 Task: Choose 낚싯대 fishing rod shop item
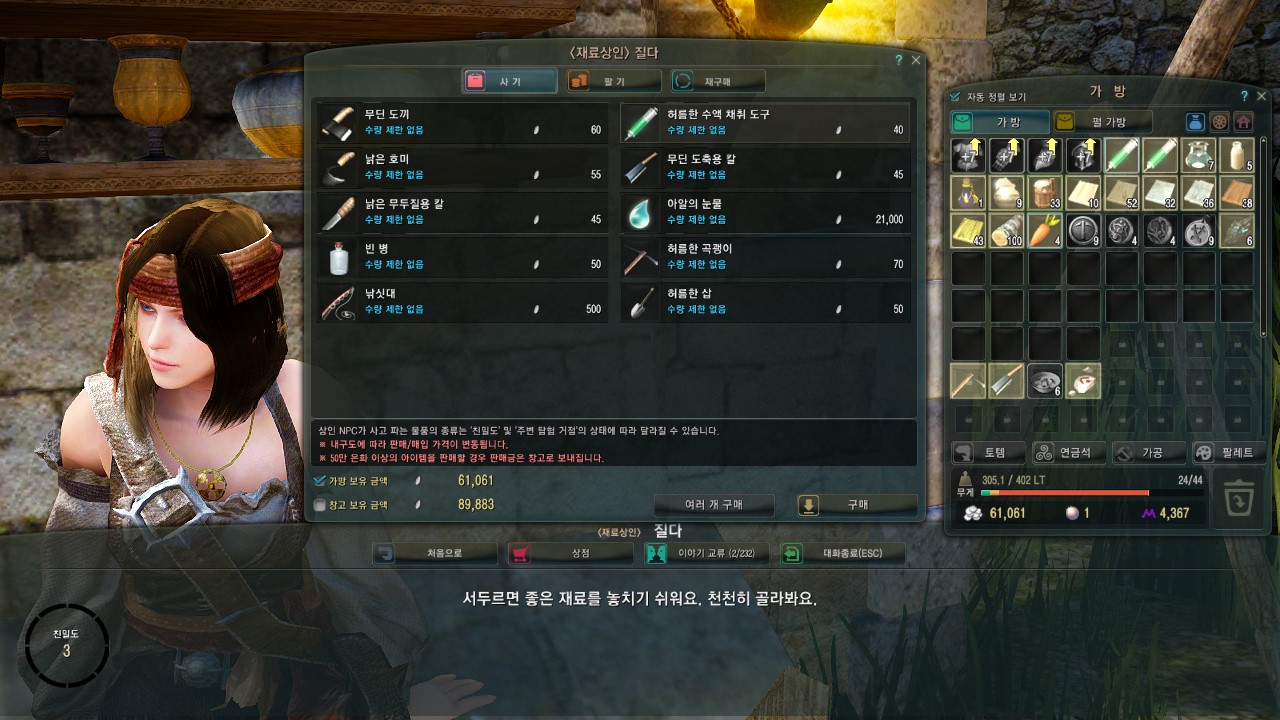[x=461, y=301]
